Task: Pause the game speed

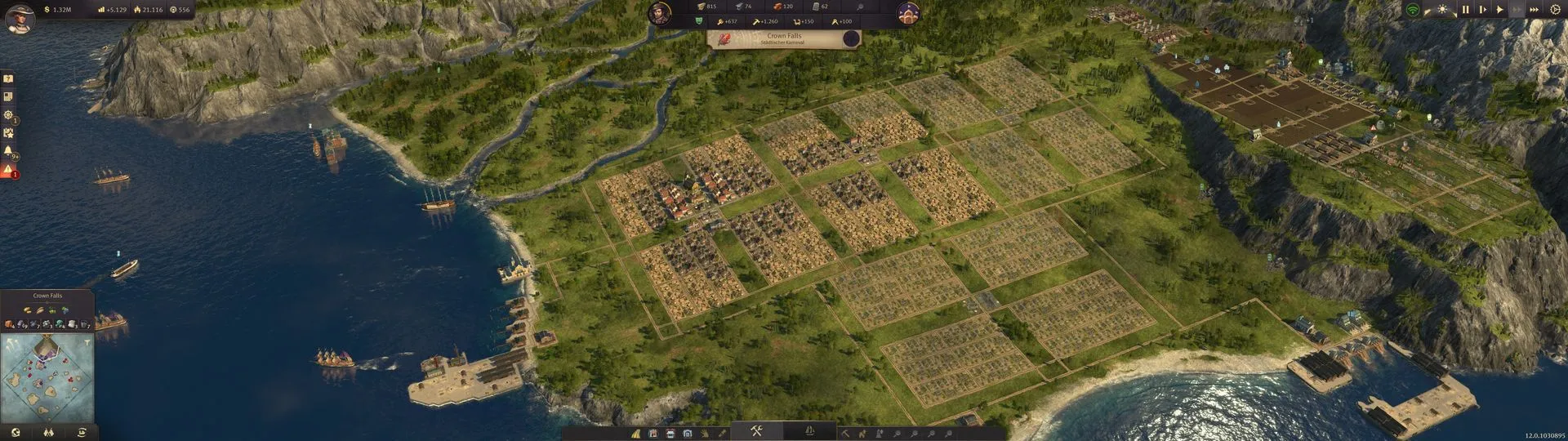Action: point(1465,10)
